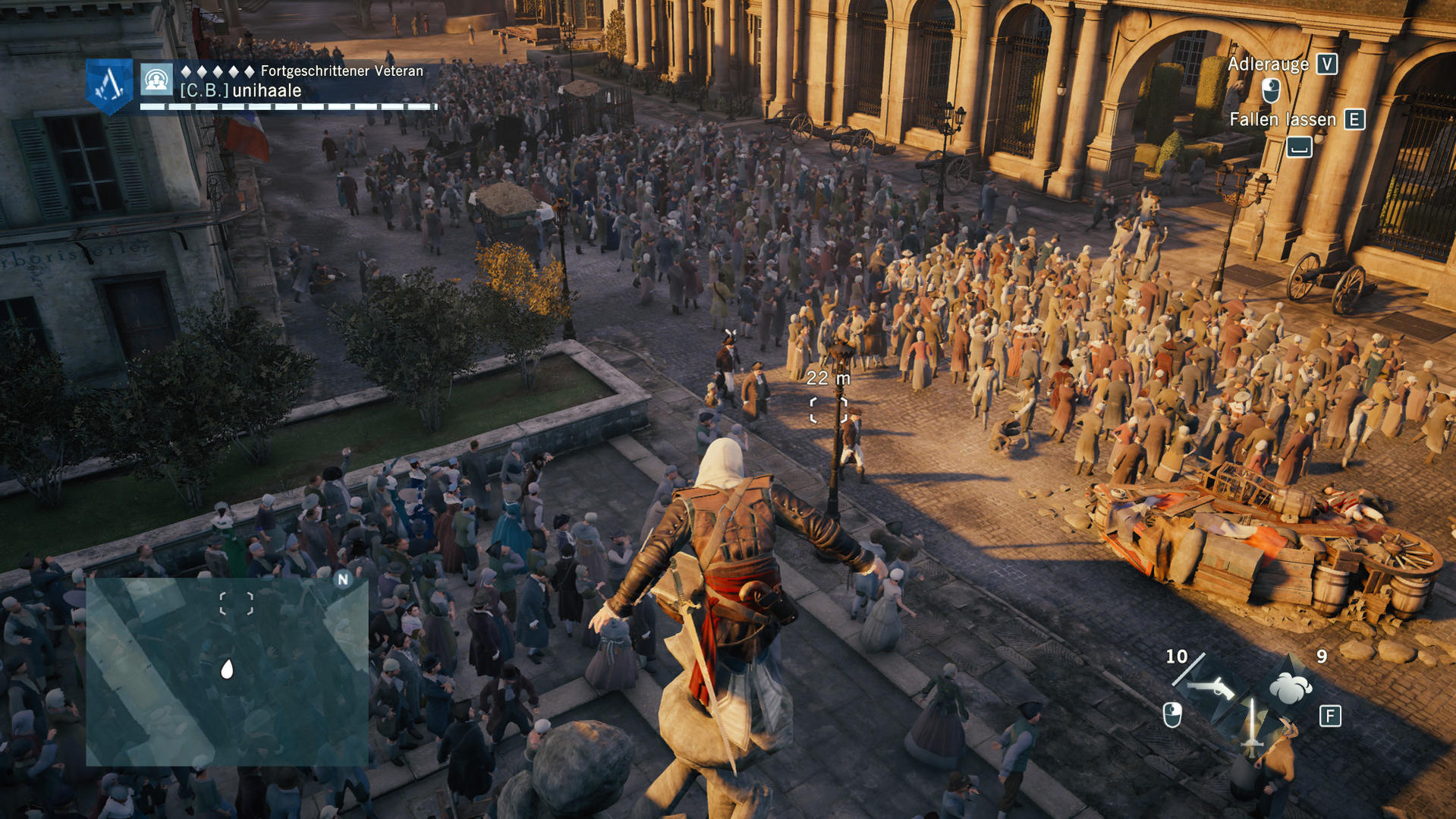The image size is (1456, 819).
Task: Select the player name unihaale
Action: coord(267,91)
